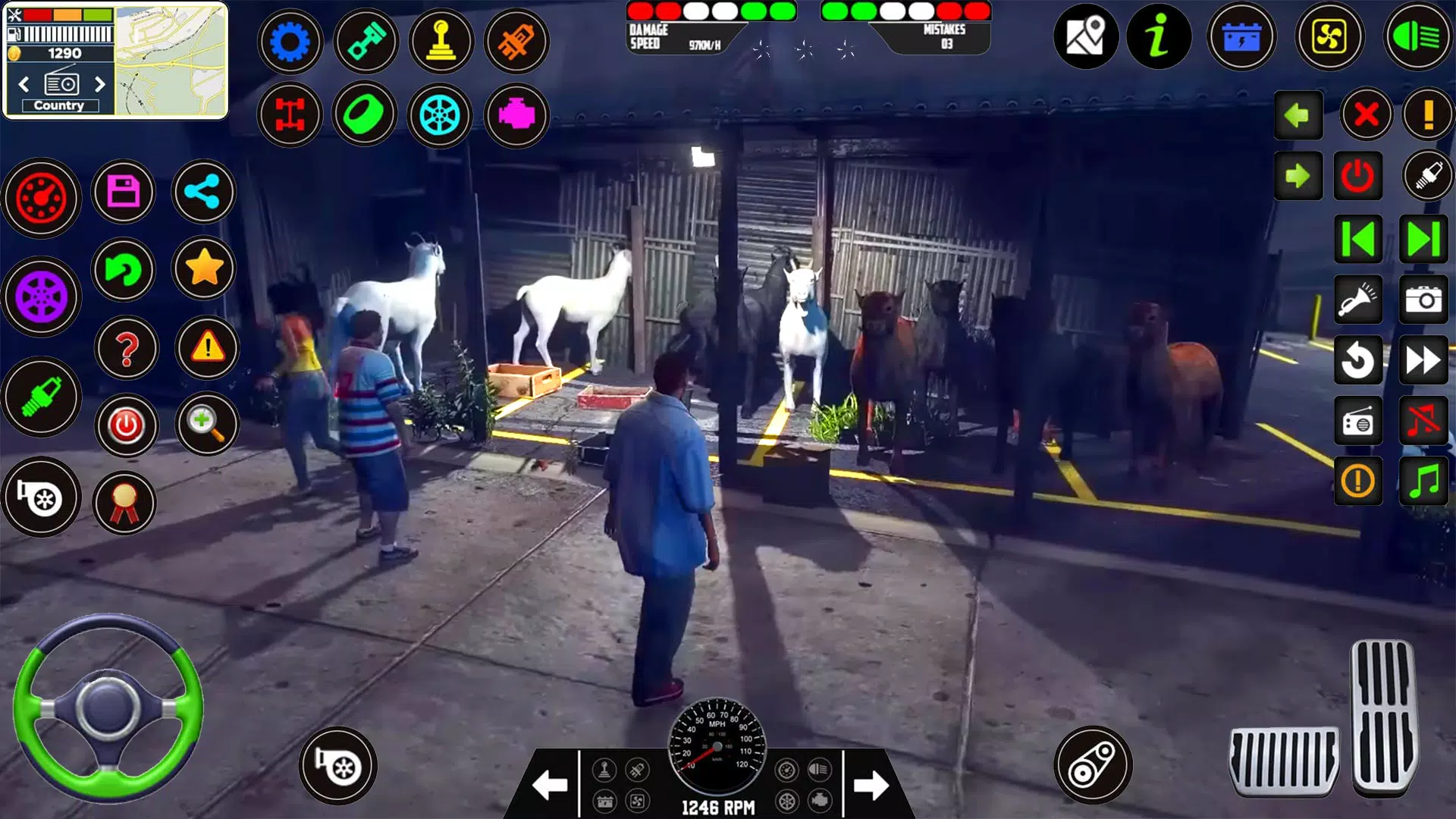Select the piston engine icon
This screenshot has height=819, width=1456.
[366, 41]
